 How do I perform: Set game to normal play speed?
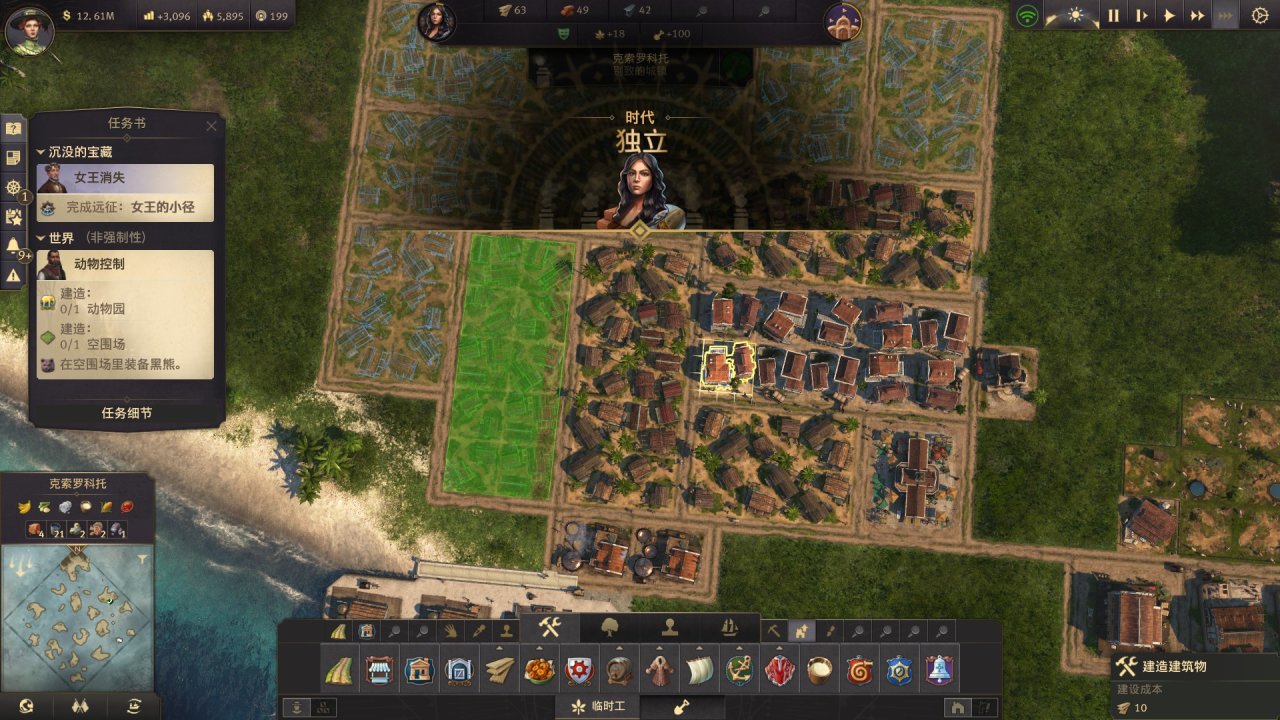[1169, 16]
